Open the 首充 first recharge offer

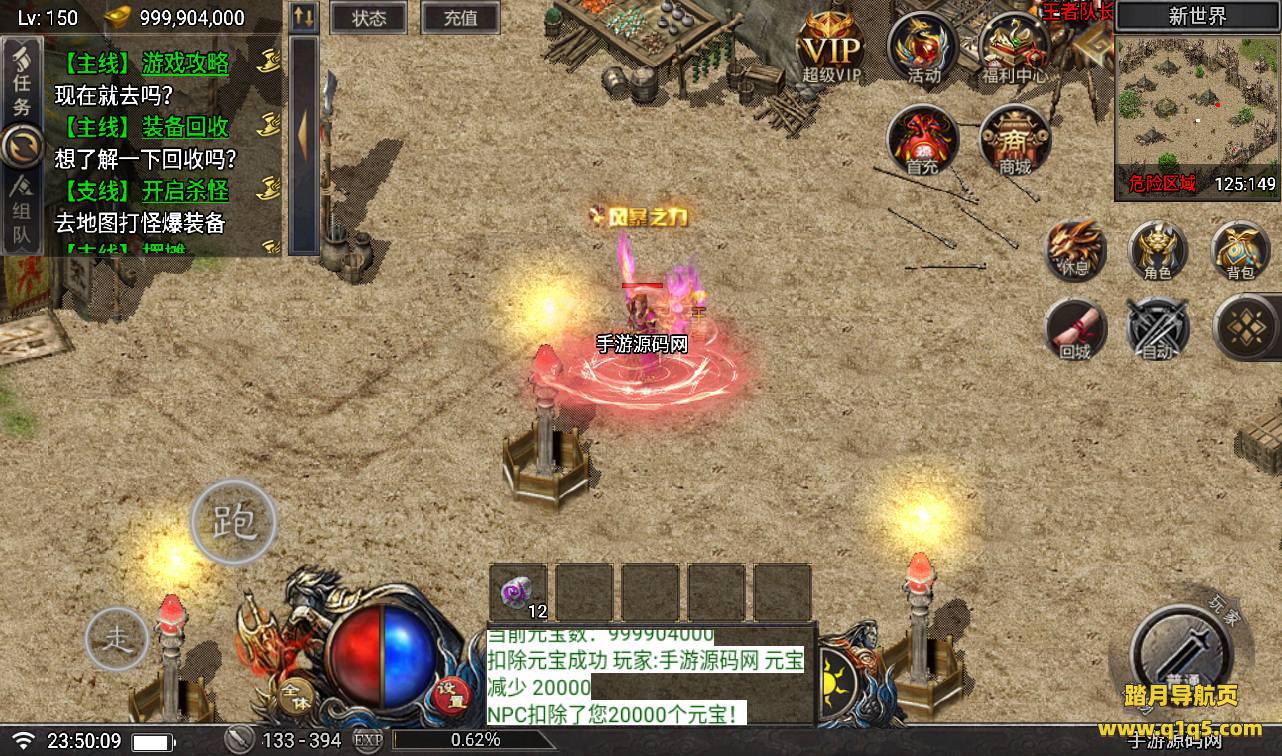[922, 140]
